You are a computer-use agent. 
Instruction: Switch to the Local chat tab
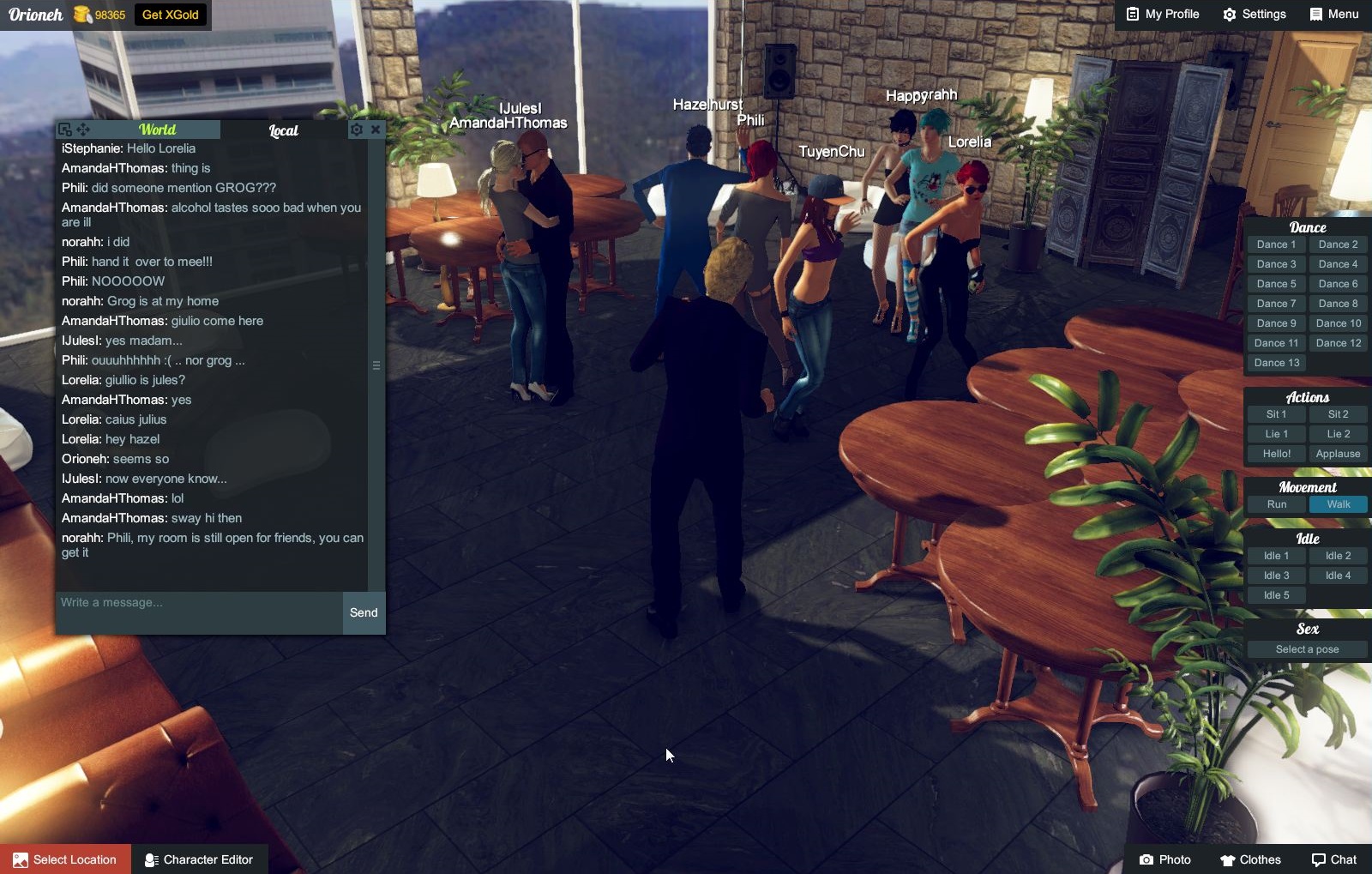[x=284, y=130]
